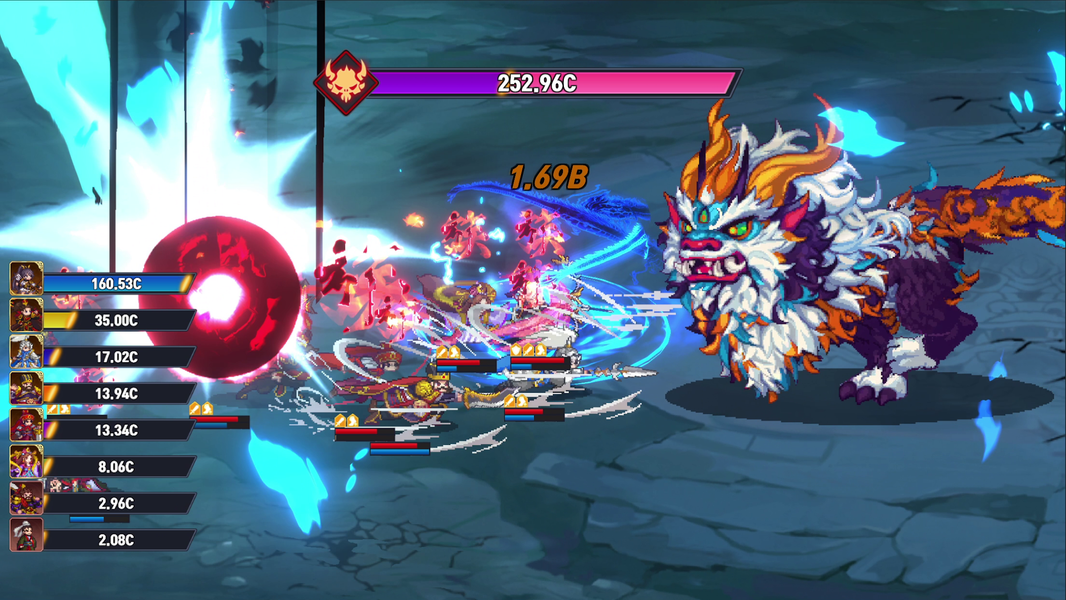This screenshot has height=600, width=1066.
Task: Select the red-haired hero with 13.34C
Action: [26, 426]
